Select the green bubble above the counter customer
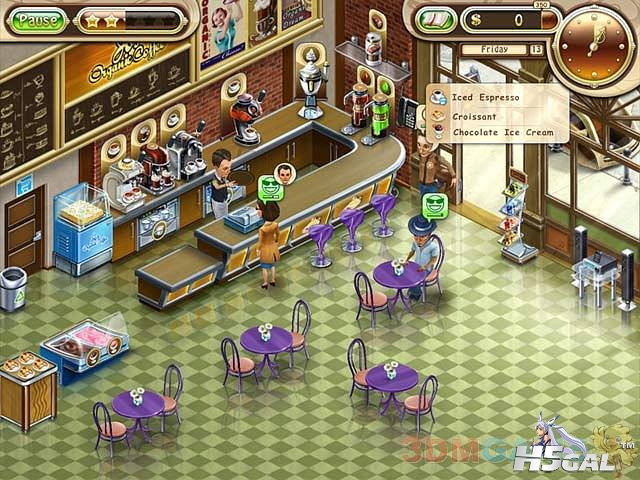 [270, 187]
